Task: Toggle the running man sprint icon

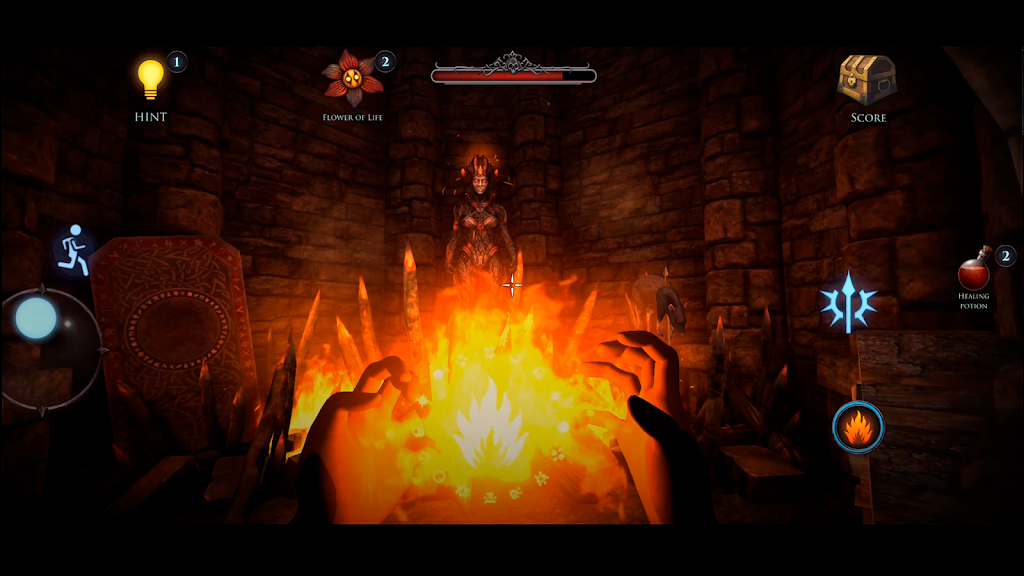Action: [x=73, y=250]
